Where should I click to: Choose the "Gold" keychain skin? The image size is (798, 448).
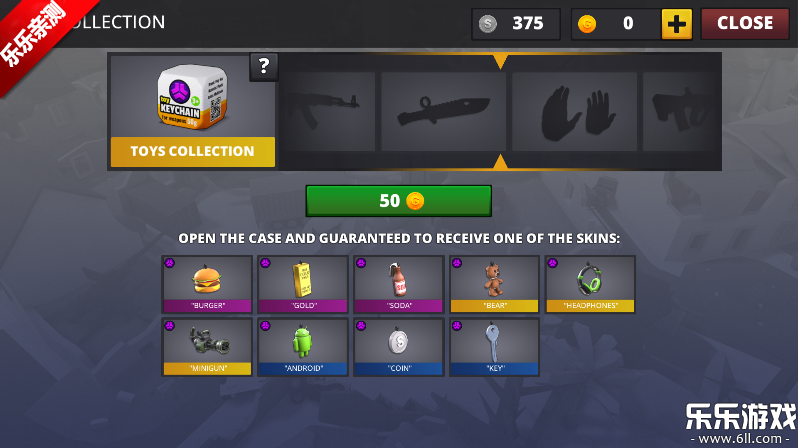click(x=303, y=284)
